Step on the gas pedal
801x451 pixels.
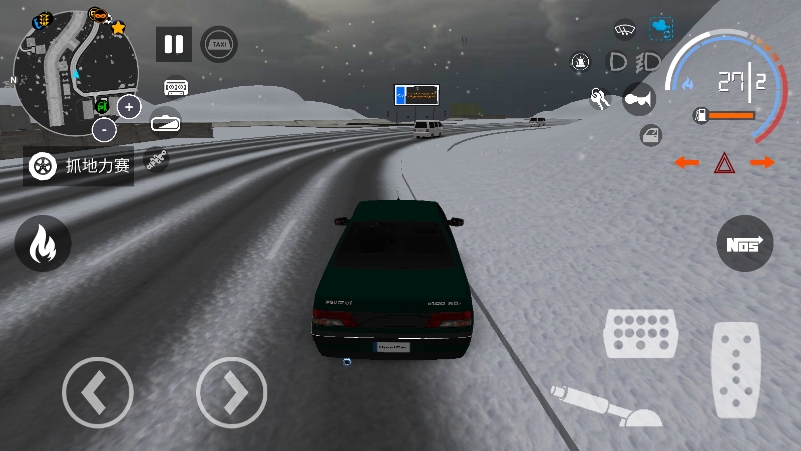pos(736,371)
